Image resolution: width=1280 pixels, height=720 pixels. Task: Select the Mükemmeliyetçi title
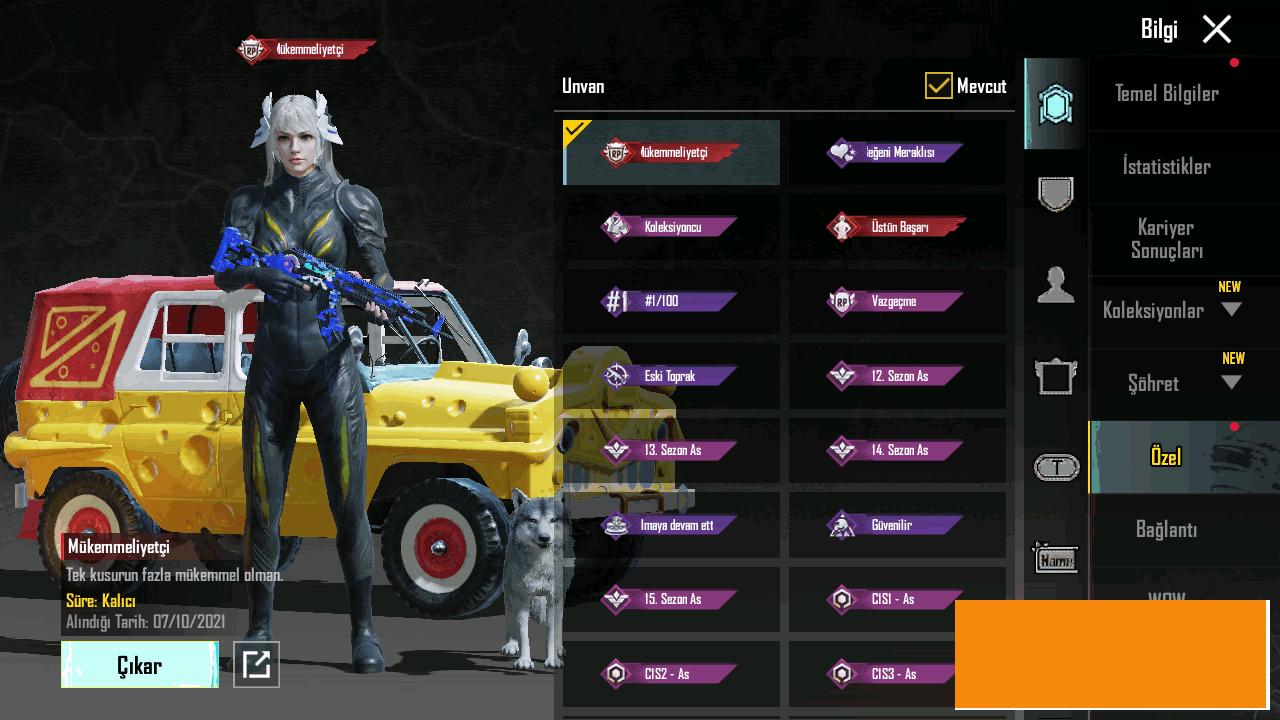(671, 153)
